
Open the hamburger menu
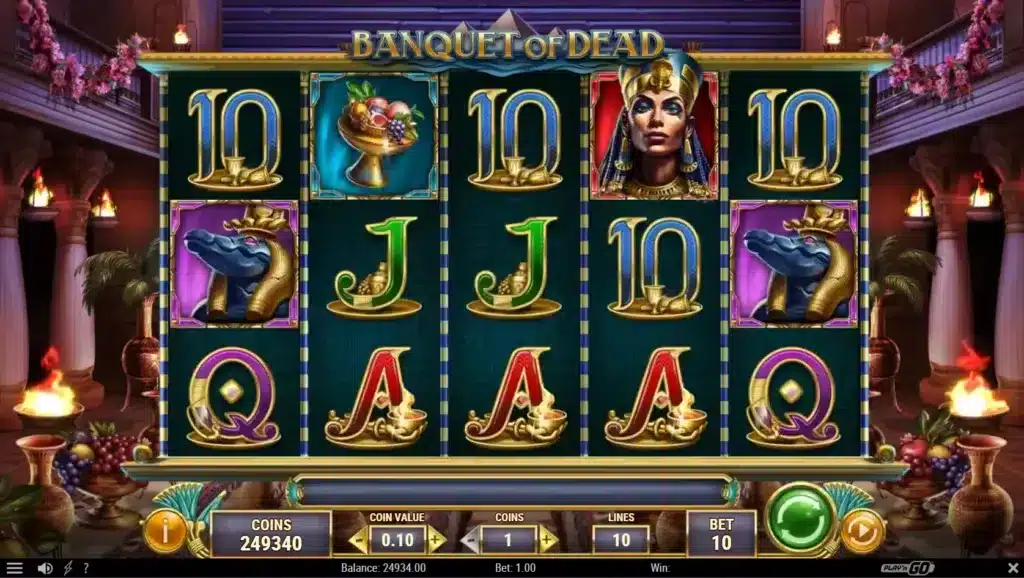(13, 568)
